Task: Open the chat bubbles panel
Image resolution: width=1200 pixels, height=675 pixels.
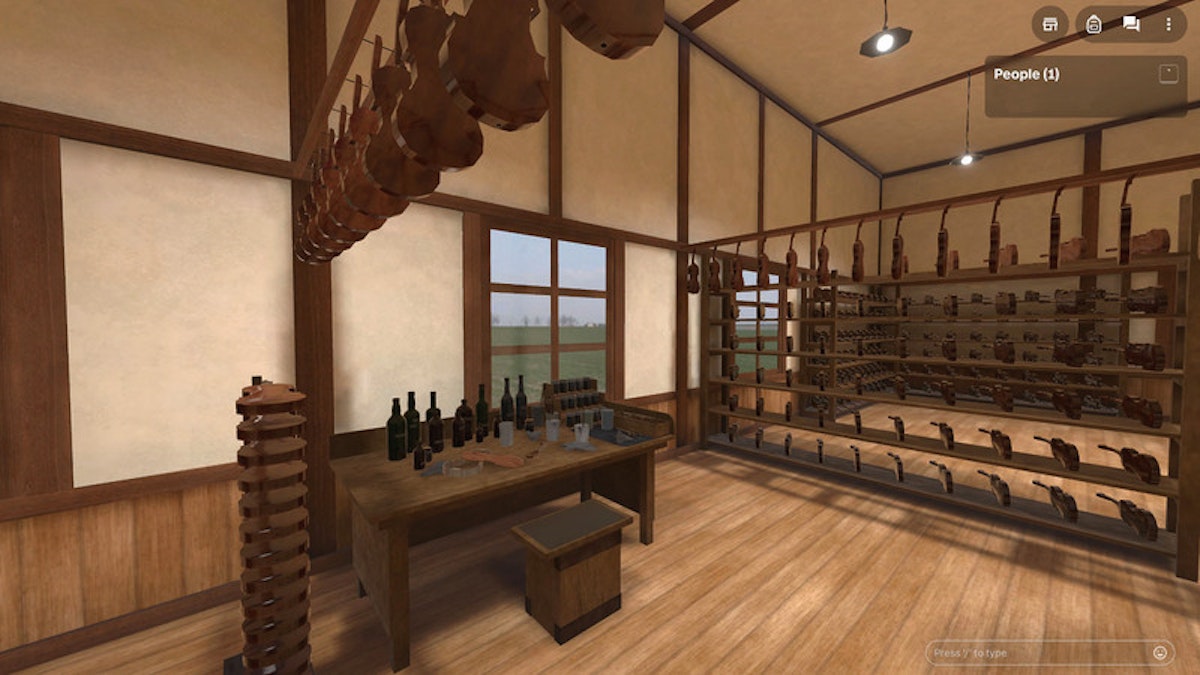Action: coord(1131,24)
